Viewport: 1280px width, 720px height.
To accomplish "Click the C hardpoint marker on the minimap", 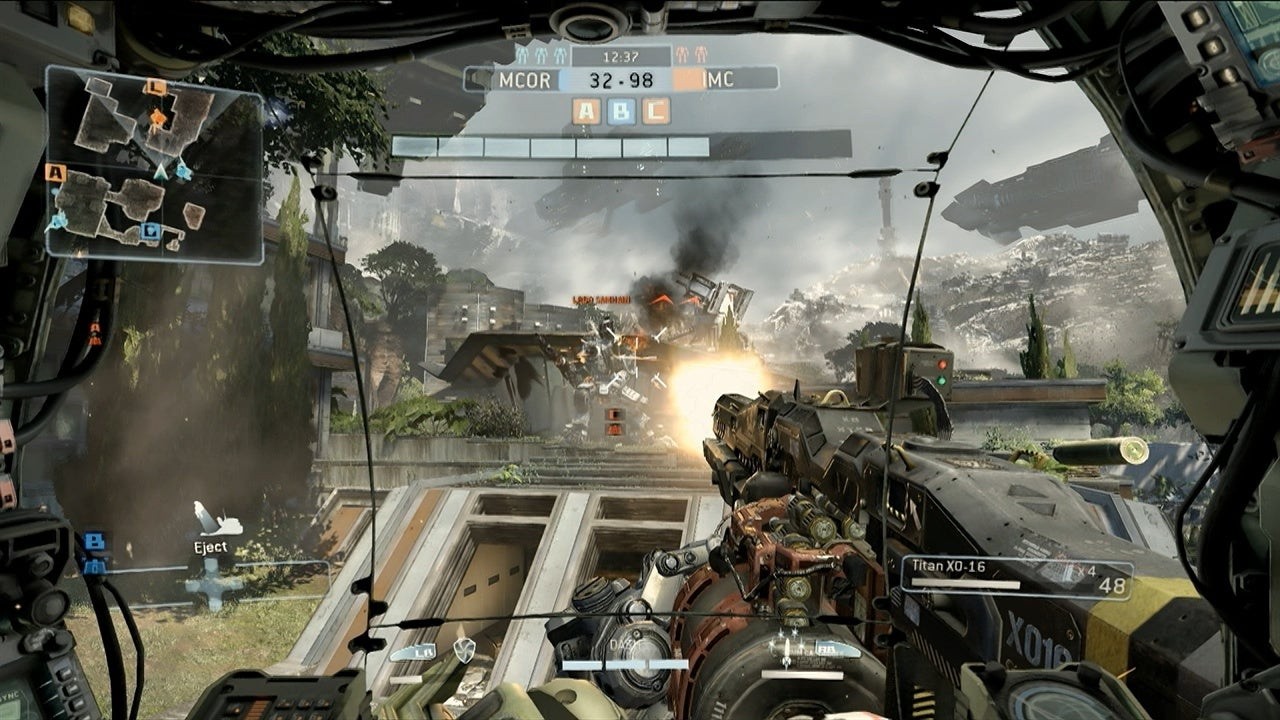I will [x=155, y=88].
